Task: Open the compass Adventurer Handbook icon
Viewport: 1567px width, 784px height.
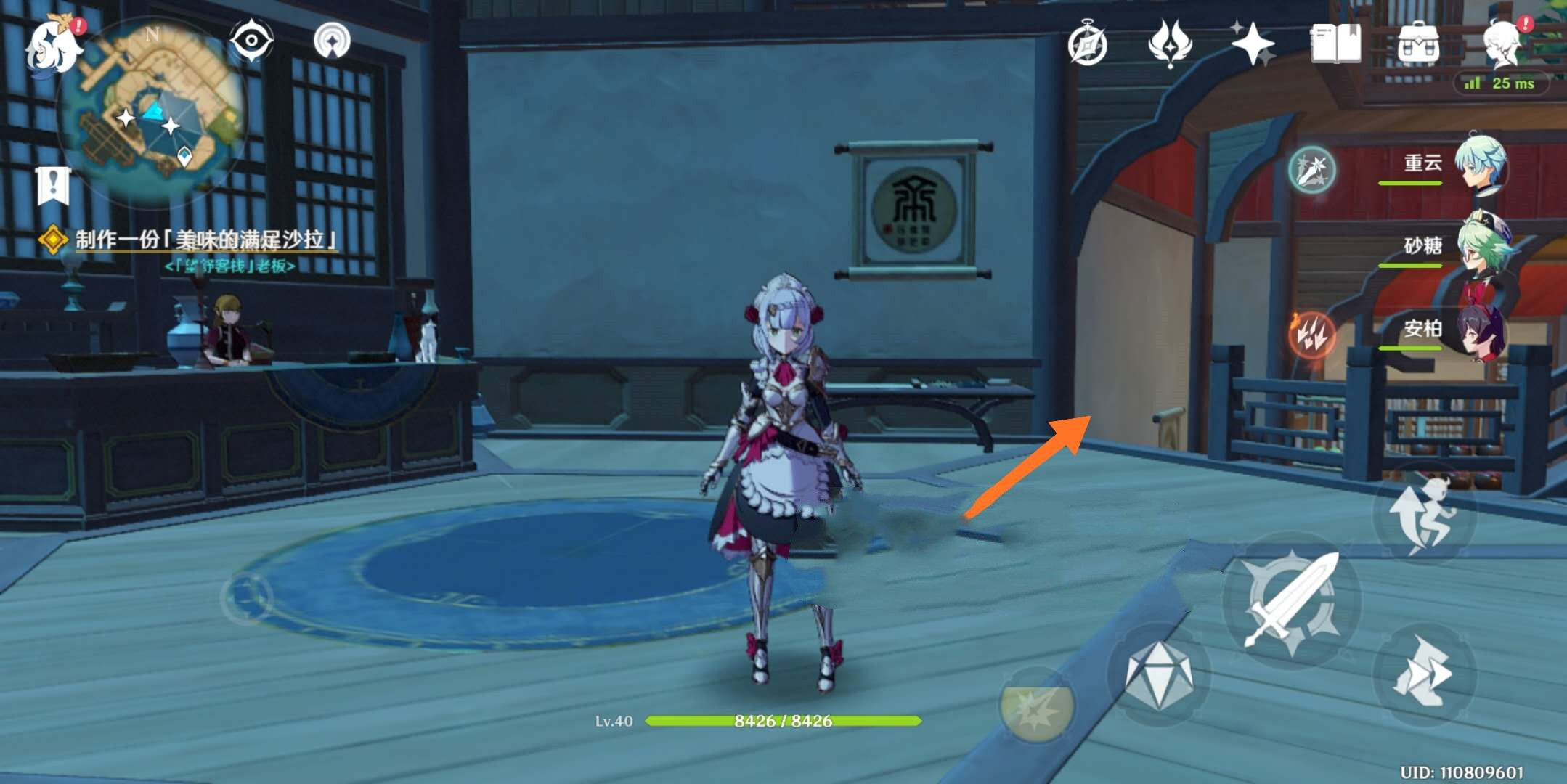Action: [x=1087, y=44]
